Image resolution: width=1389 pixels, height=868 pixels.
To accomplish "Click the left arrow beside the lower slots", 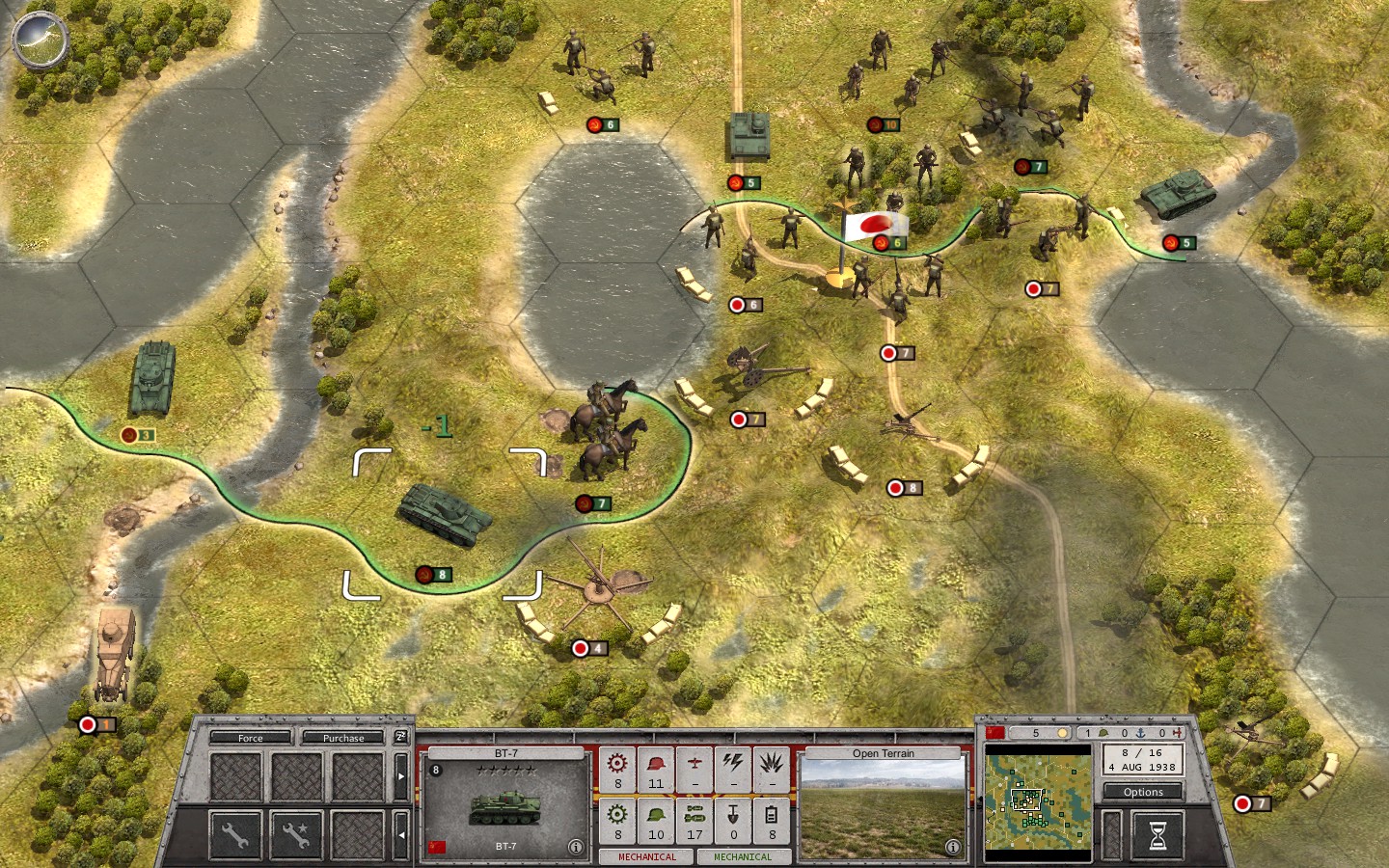I will [401, 835].
